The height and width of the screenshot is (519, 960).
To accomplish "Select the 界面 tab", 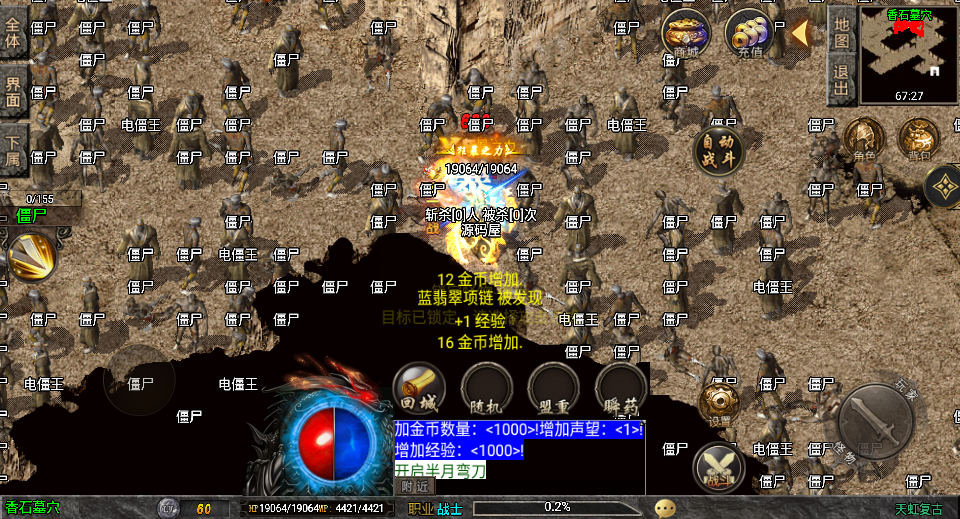I will (13, 88).
